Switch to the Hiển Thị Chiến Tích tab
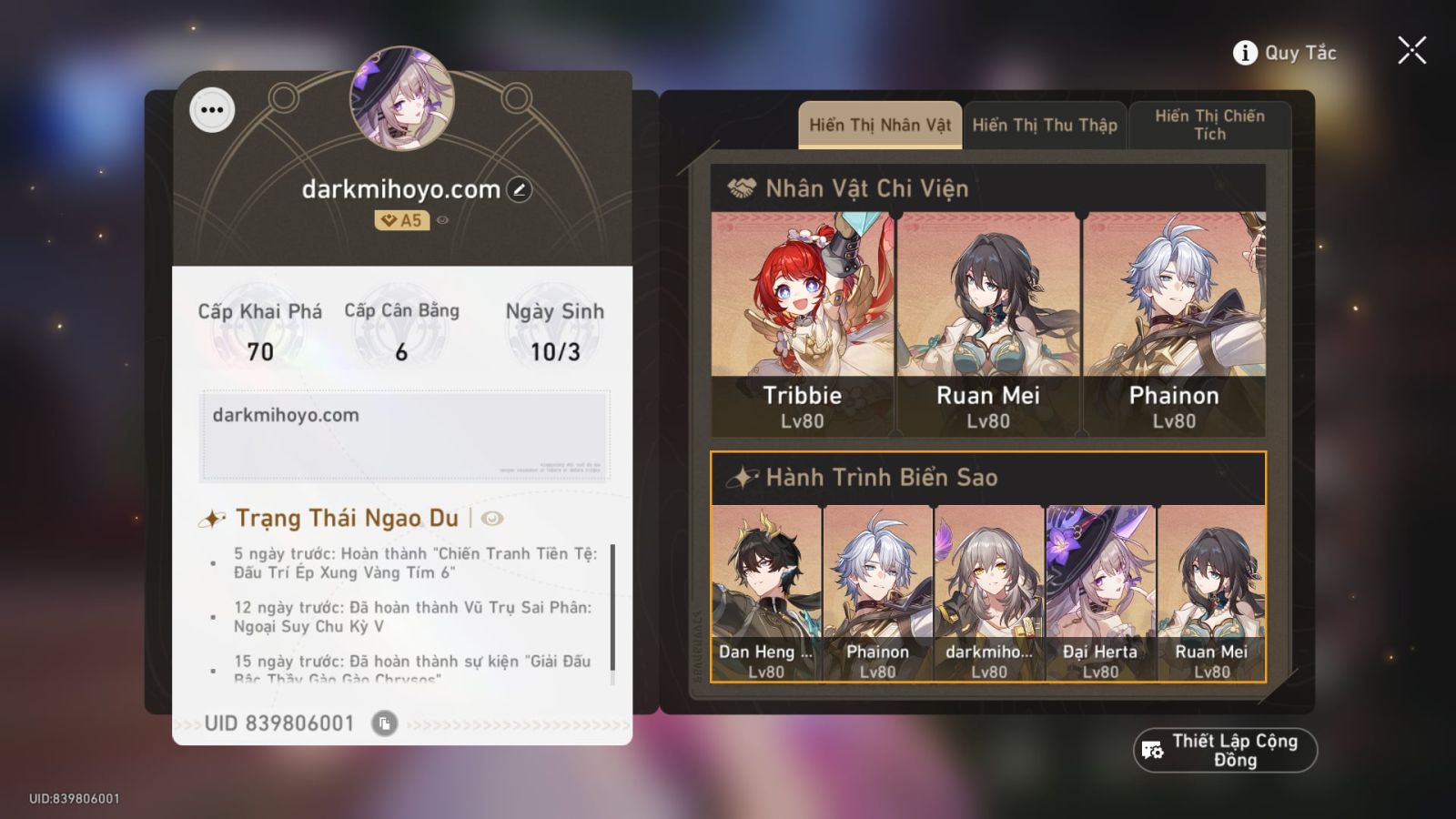Viewport: 1456px width, 819px height. [x=1210, y=126]
